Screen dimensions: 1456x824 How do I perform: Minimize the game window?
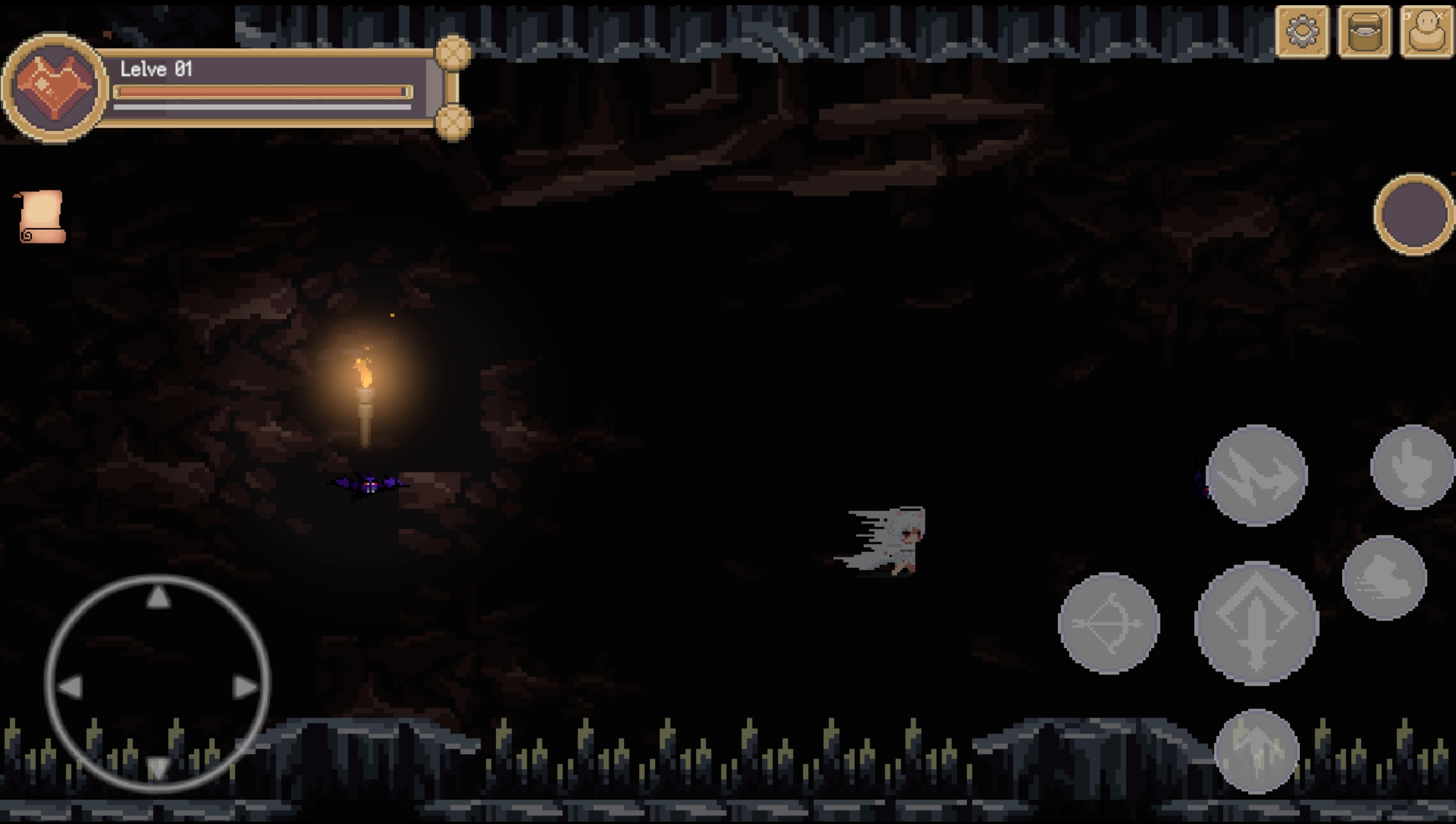coord(1374,16)
